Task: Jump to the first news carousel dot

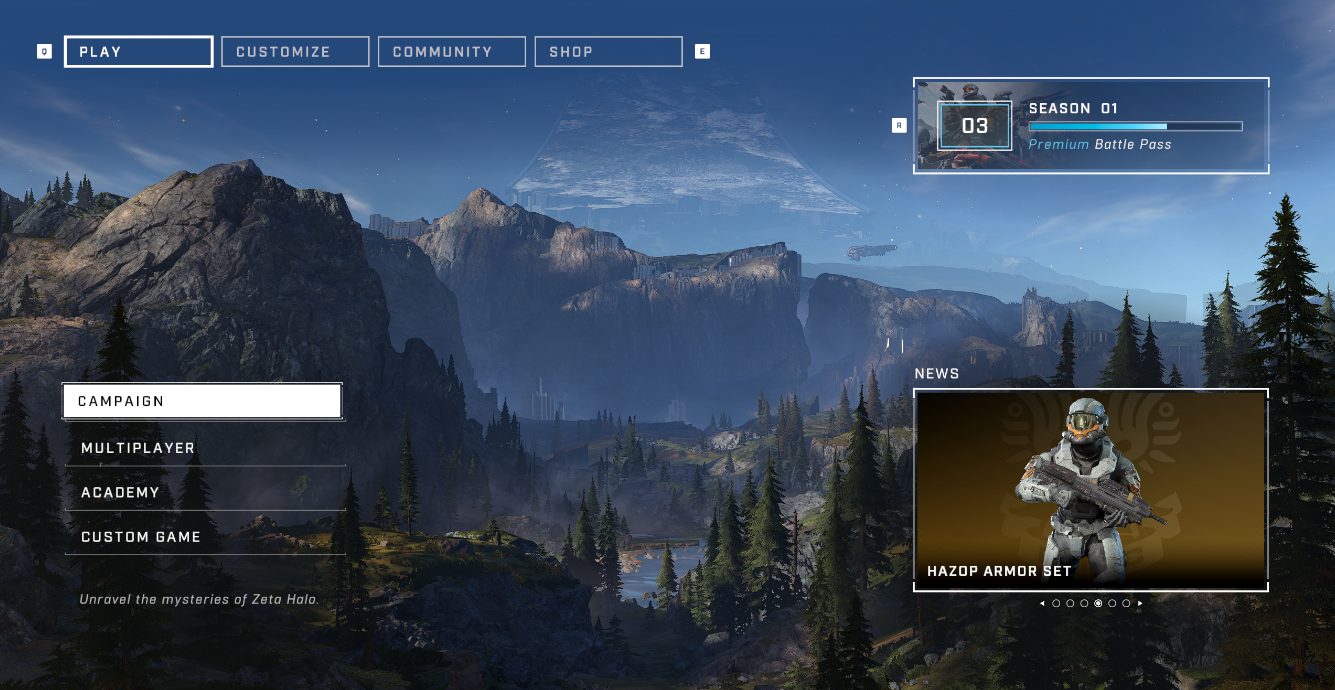Action: [x=1056, y=603]
